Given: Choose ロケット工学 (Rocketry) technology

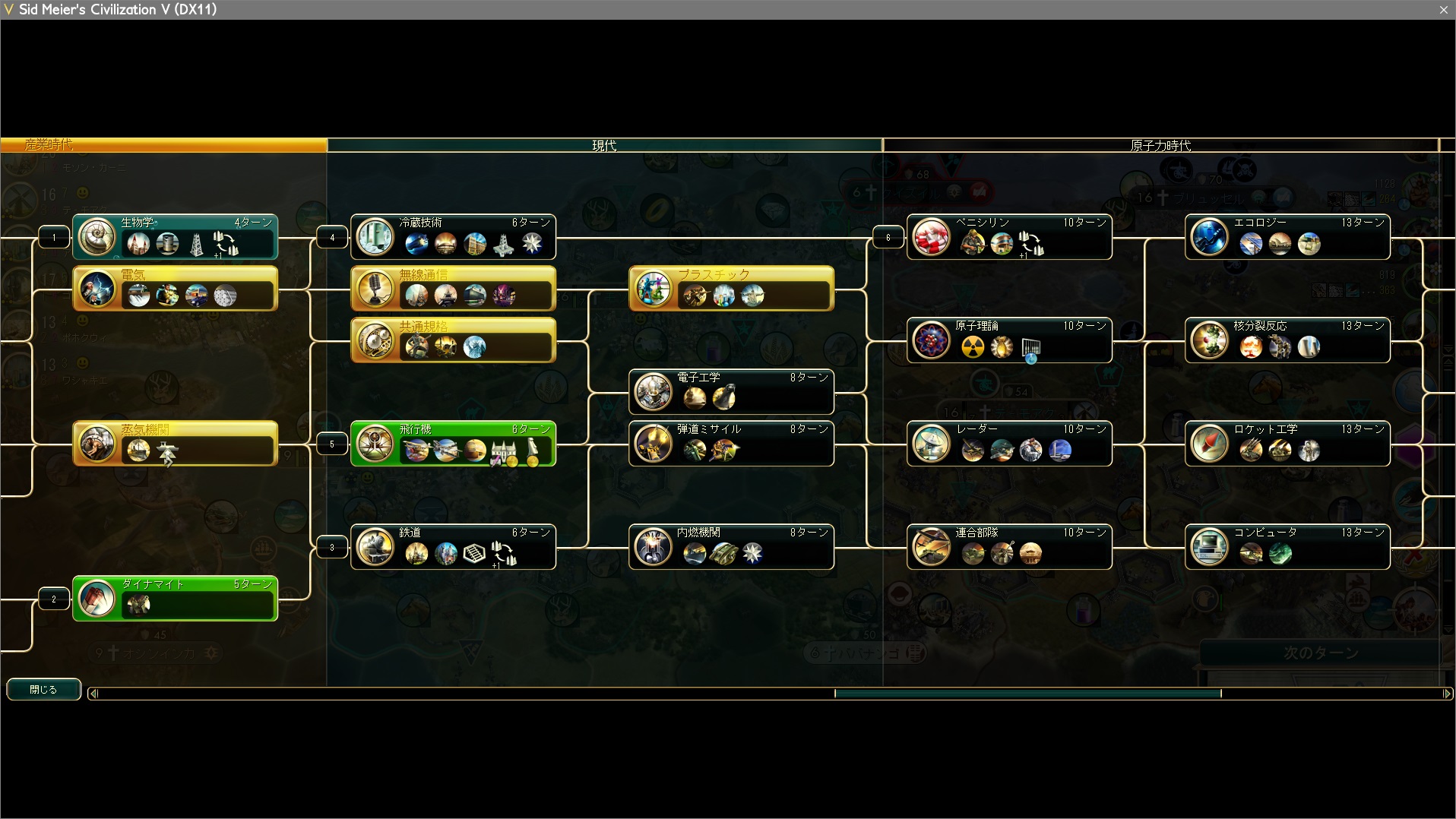Looking at the screenshot, I should (x=1288, y=443).
